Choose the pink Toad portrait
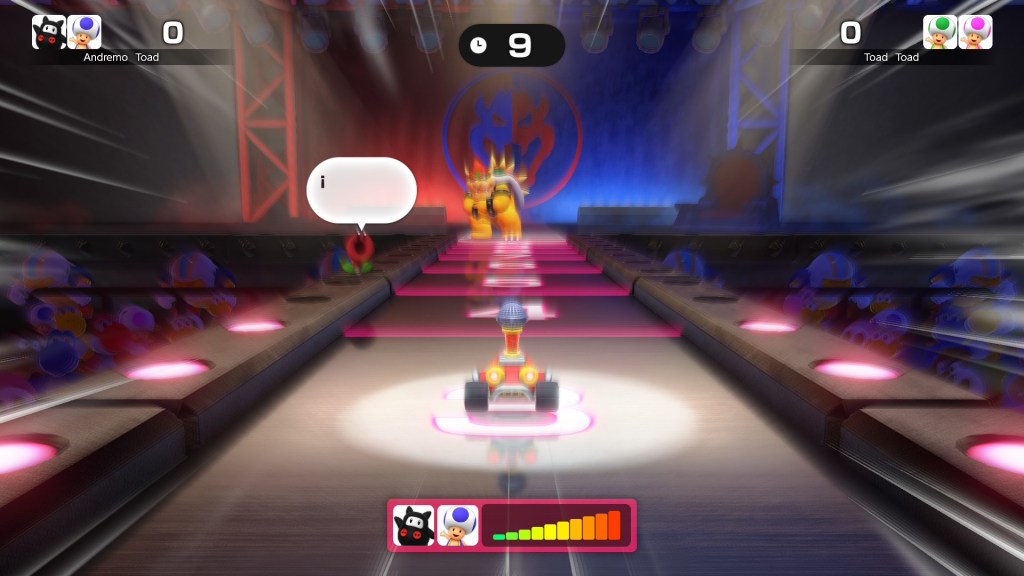 [x=975, y=32]
